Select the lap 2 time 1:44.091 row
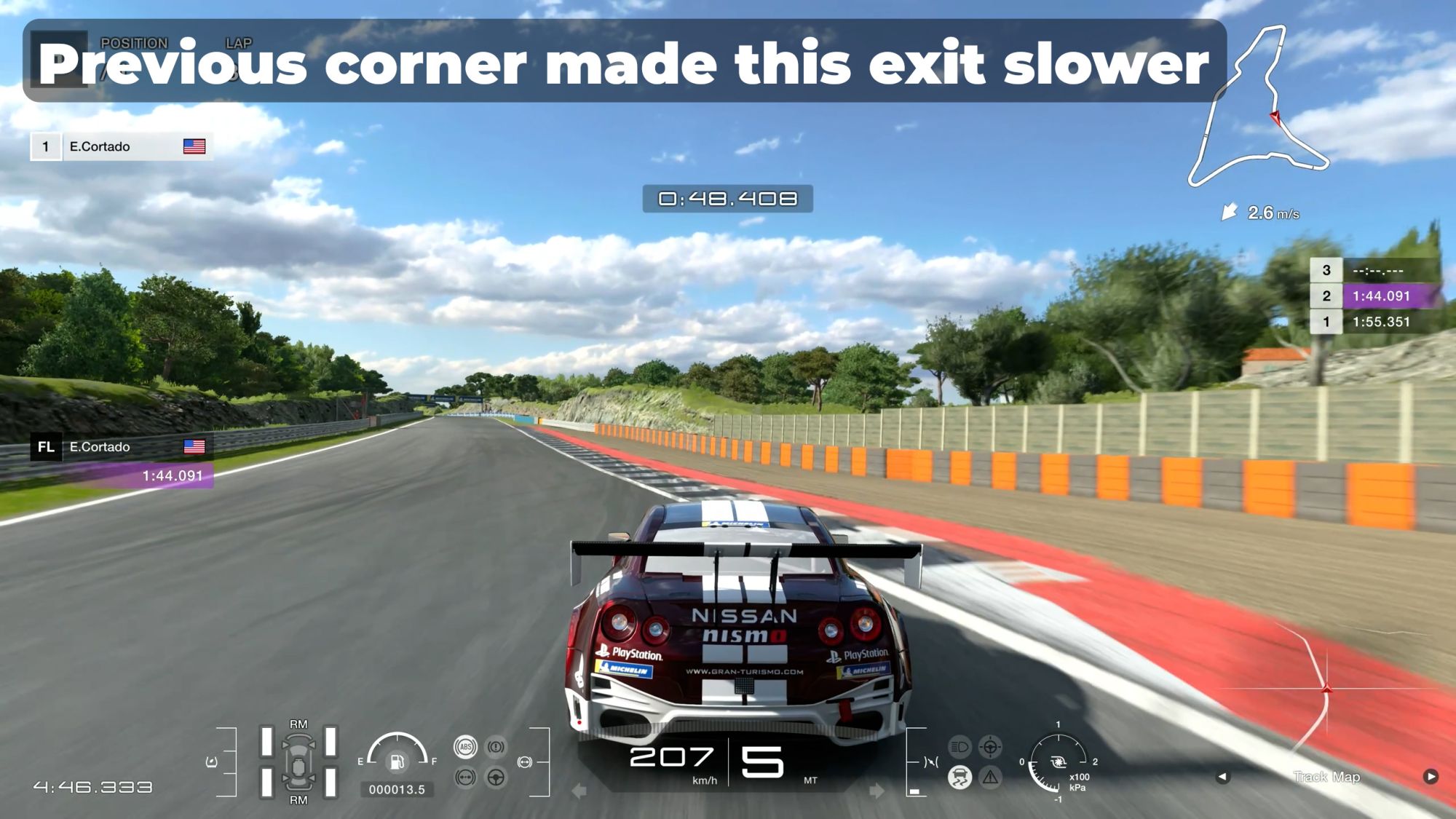 [1376, 296]
